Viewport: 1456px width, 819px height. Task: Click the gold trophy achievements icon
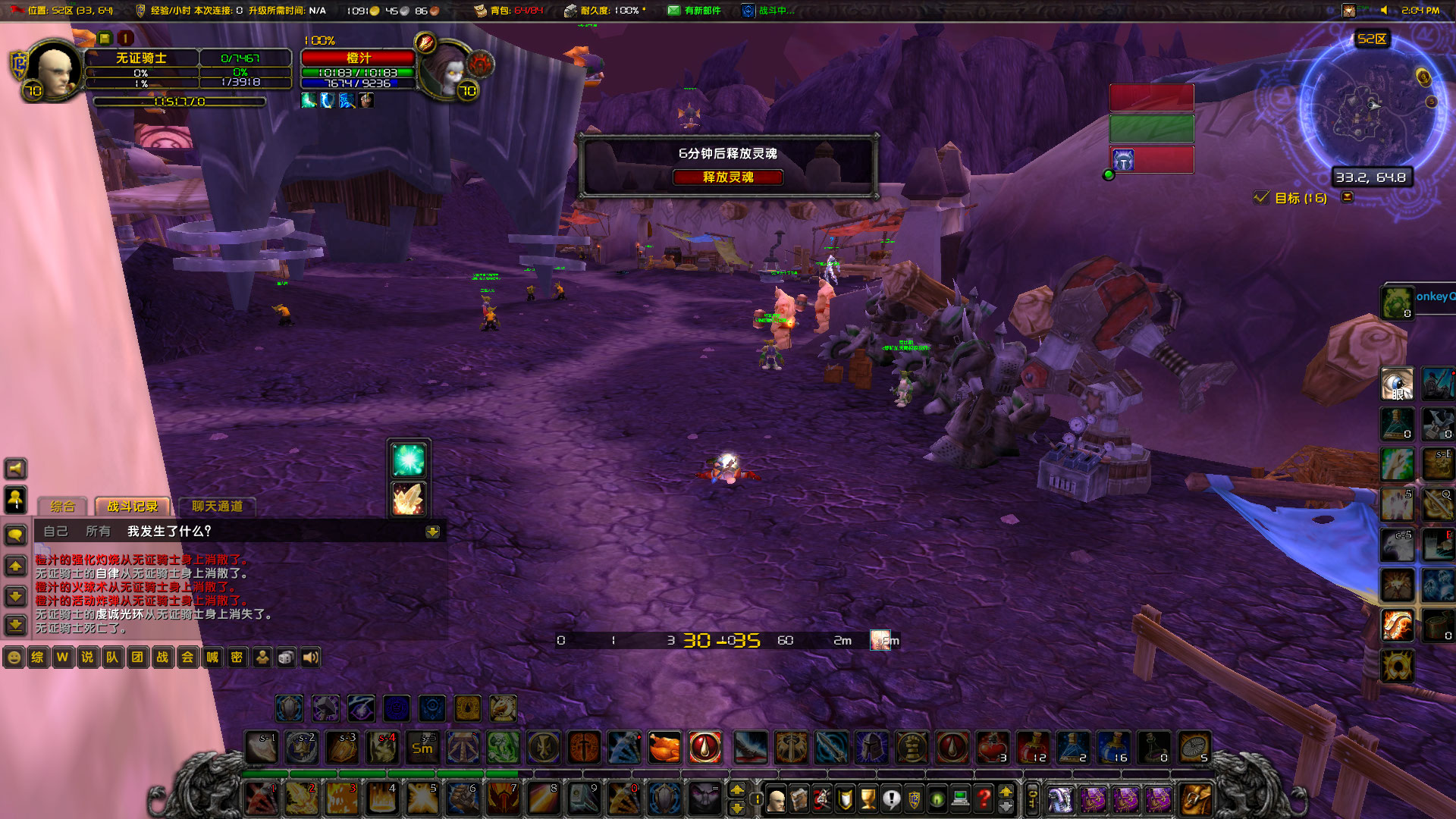point(868,799)
